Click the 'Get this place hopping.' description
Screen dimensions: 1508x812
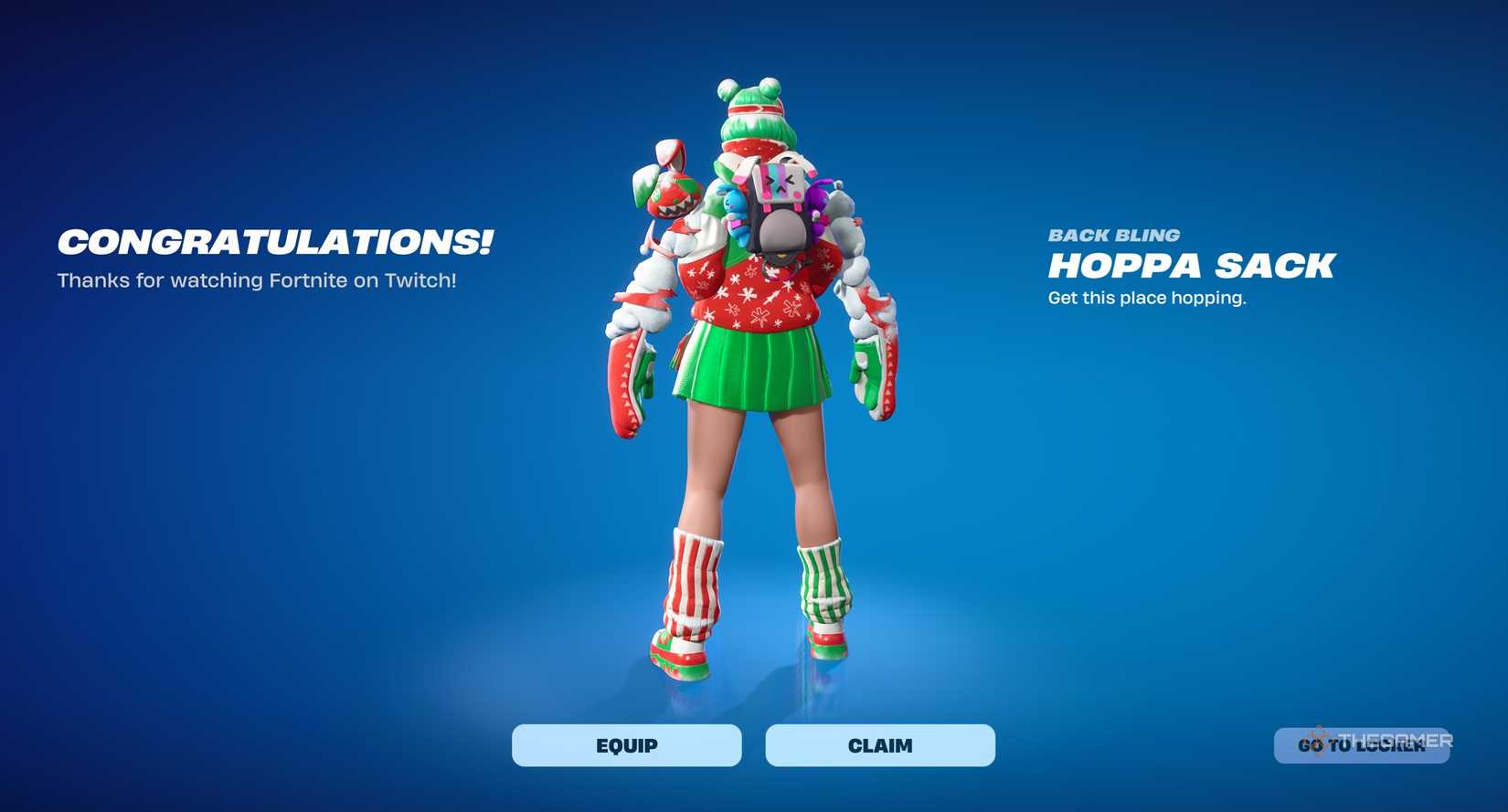[1147, 297]
